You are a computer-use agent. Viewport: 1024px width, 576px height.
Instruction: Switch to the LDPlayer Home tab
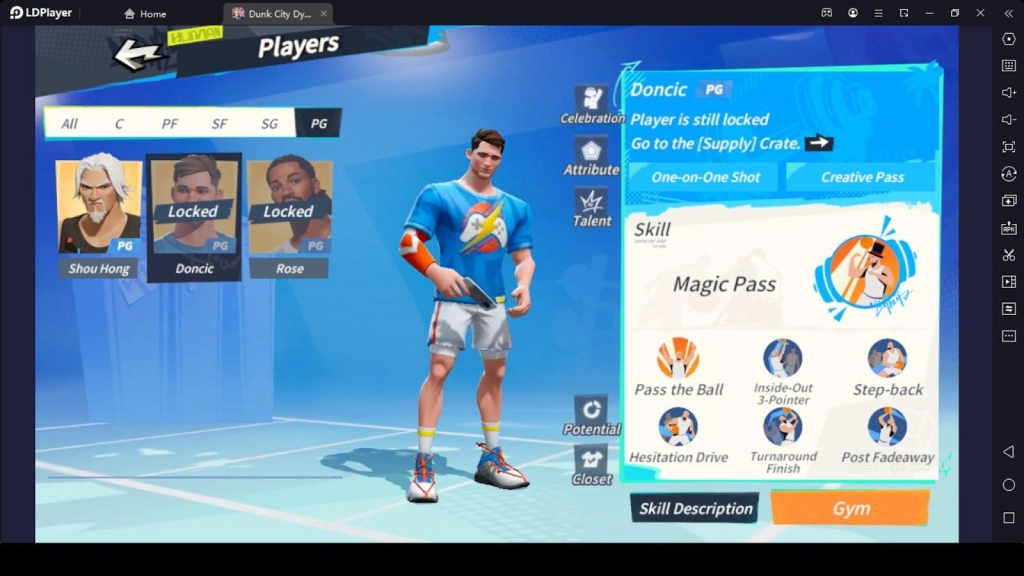(x=145, y=13)
